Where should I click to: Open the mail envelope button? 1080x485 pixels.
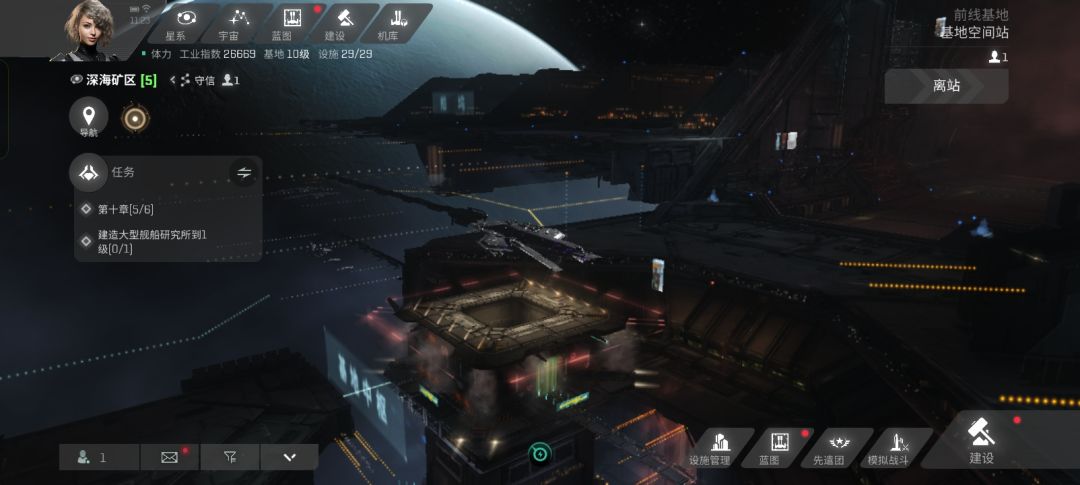tap(169, 457)
